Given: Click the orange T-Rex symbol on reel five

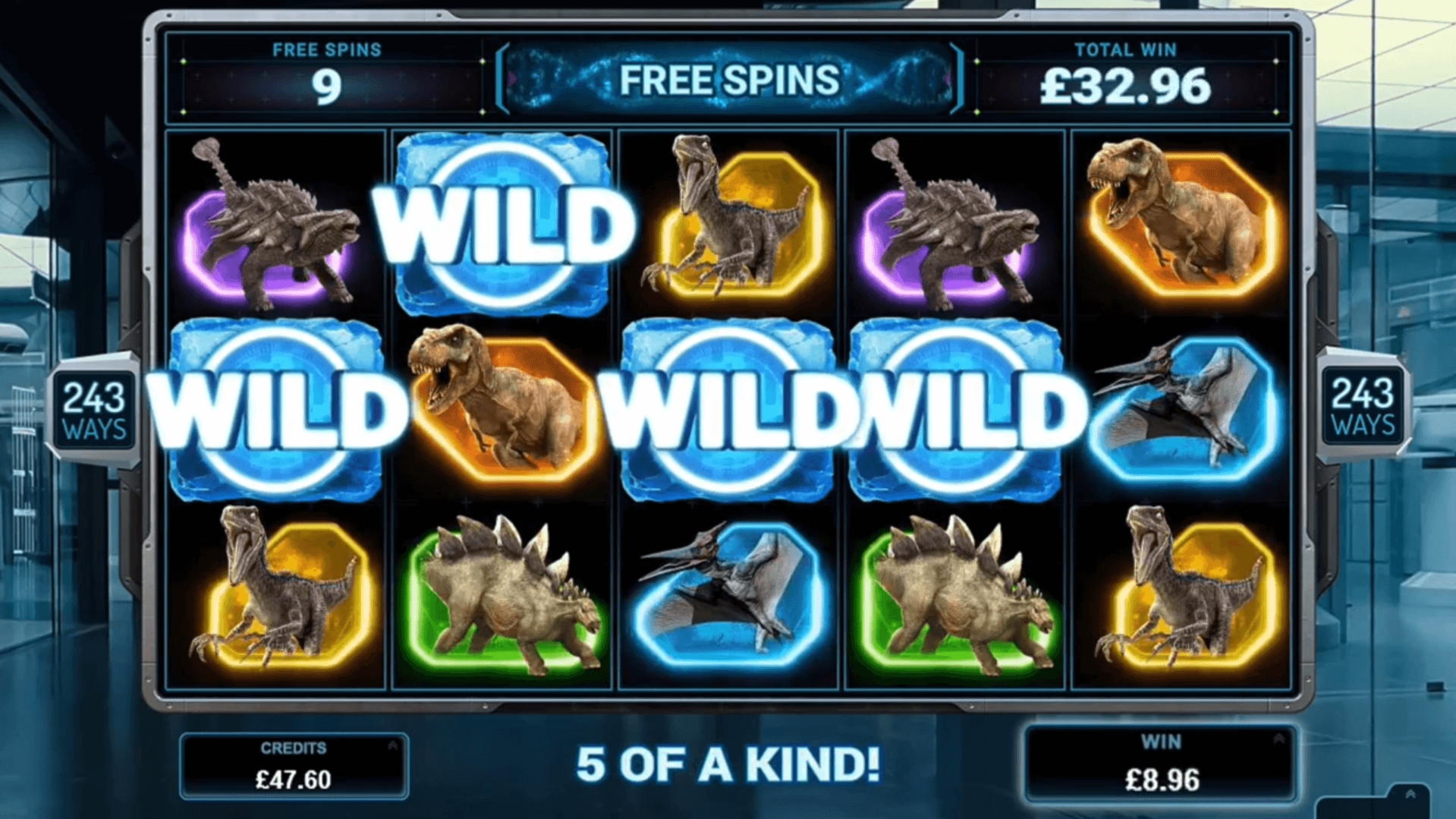Looking at the screenshot, I should (x=1180, y=220).
